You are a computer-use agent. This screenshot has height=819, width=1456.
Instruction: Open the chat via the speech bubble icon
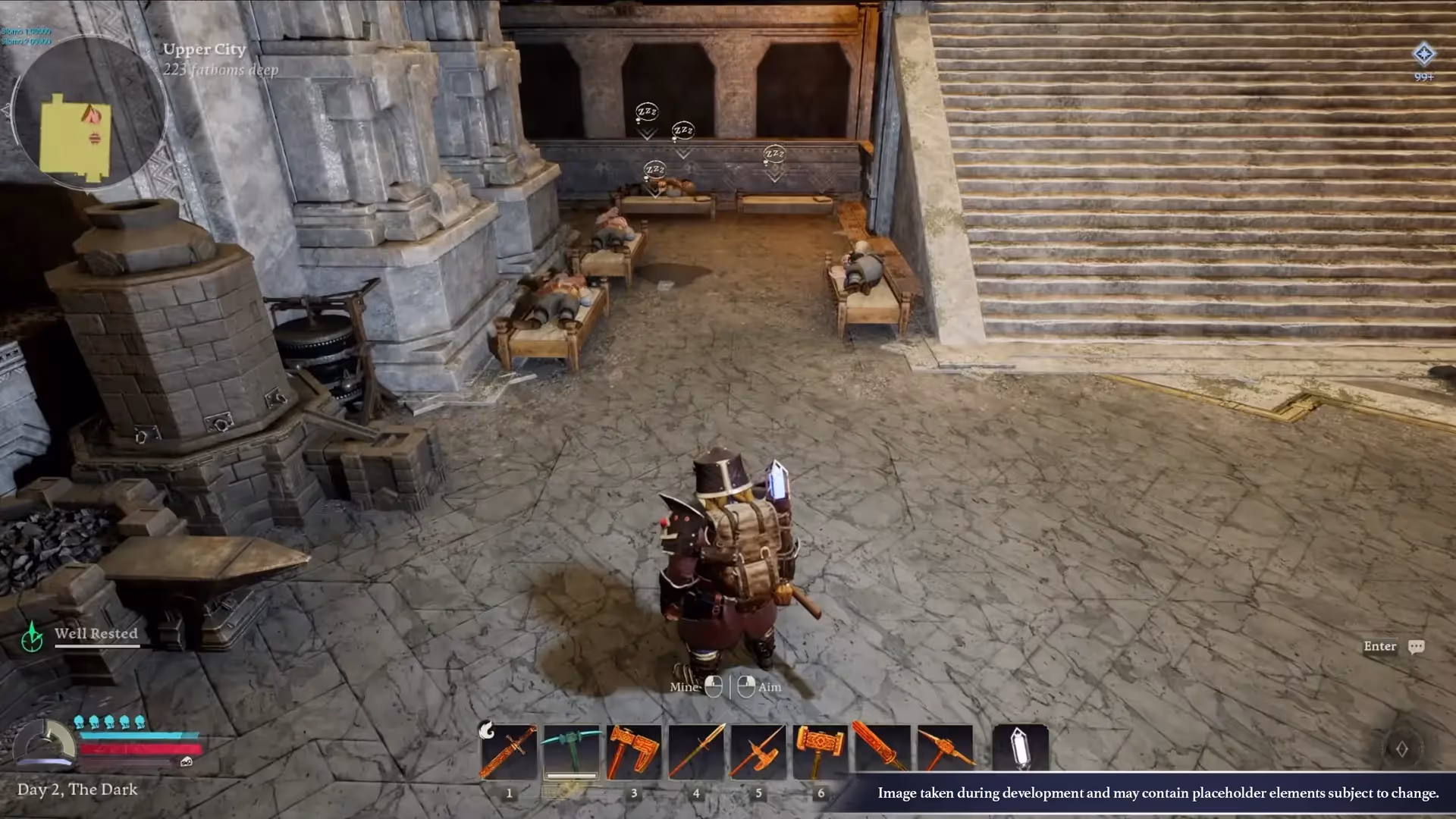click(1416, 647)
